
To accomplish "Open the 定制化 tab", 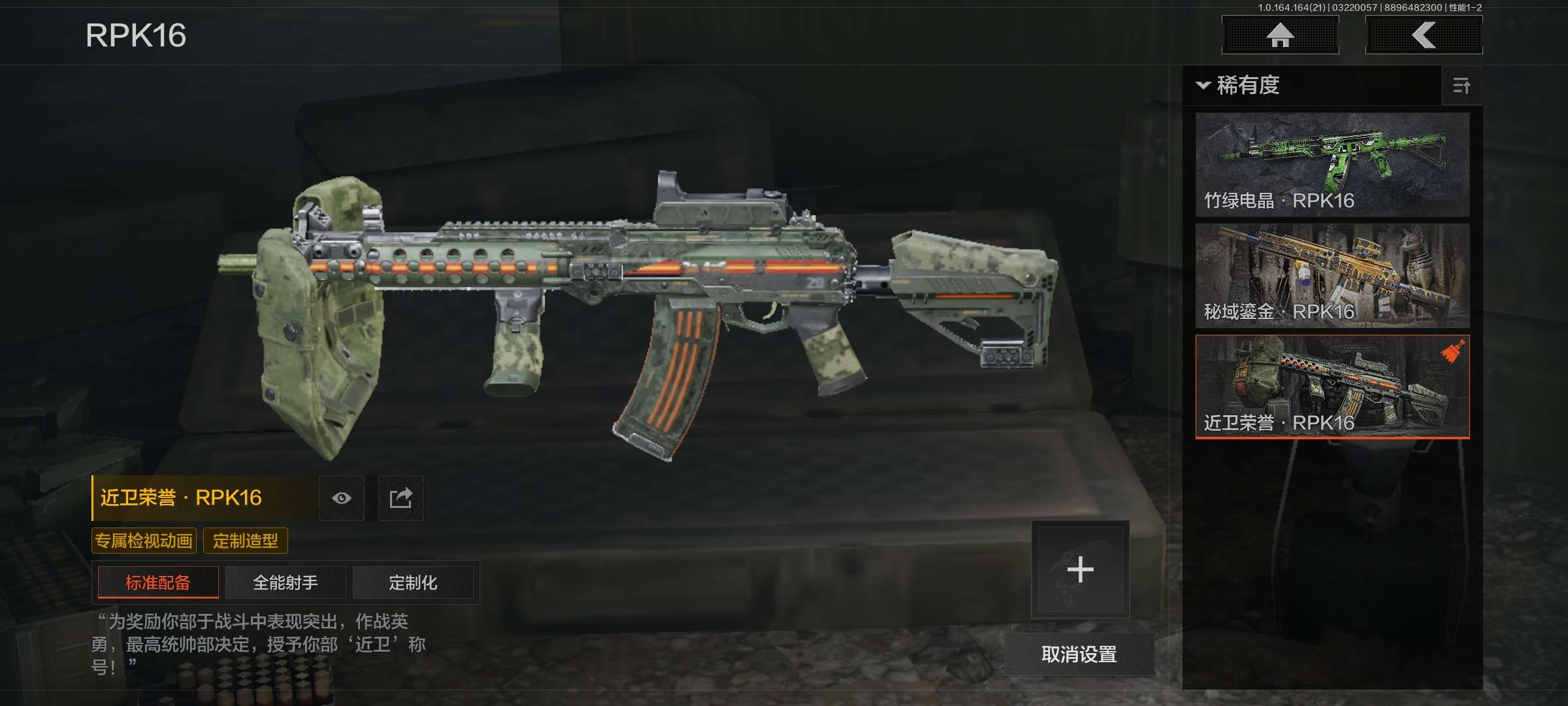I will click(x=413, y=582).
